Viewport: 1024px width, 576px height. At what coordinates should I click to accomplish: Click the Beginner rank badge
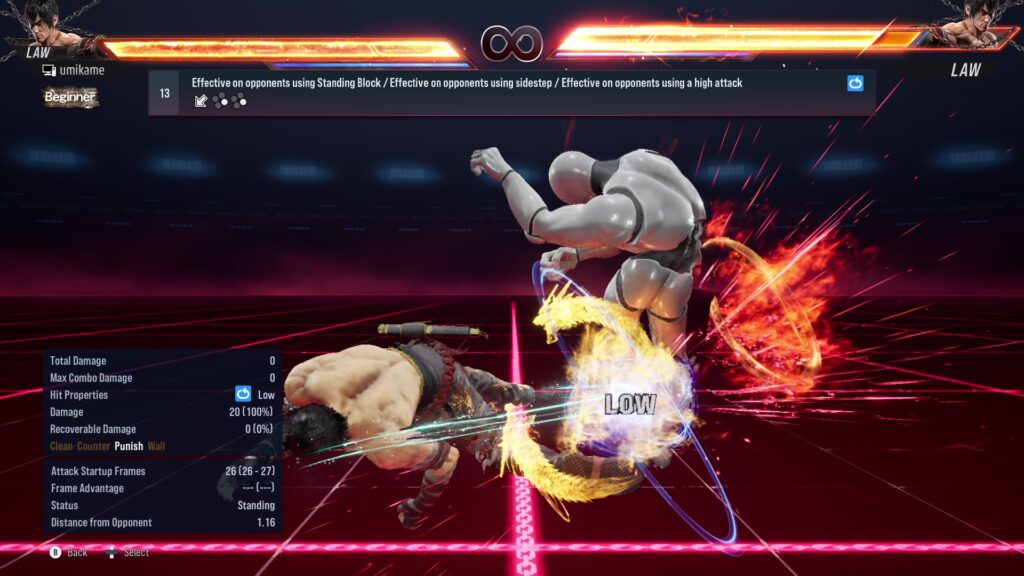tap(70, 97)
